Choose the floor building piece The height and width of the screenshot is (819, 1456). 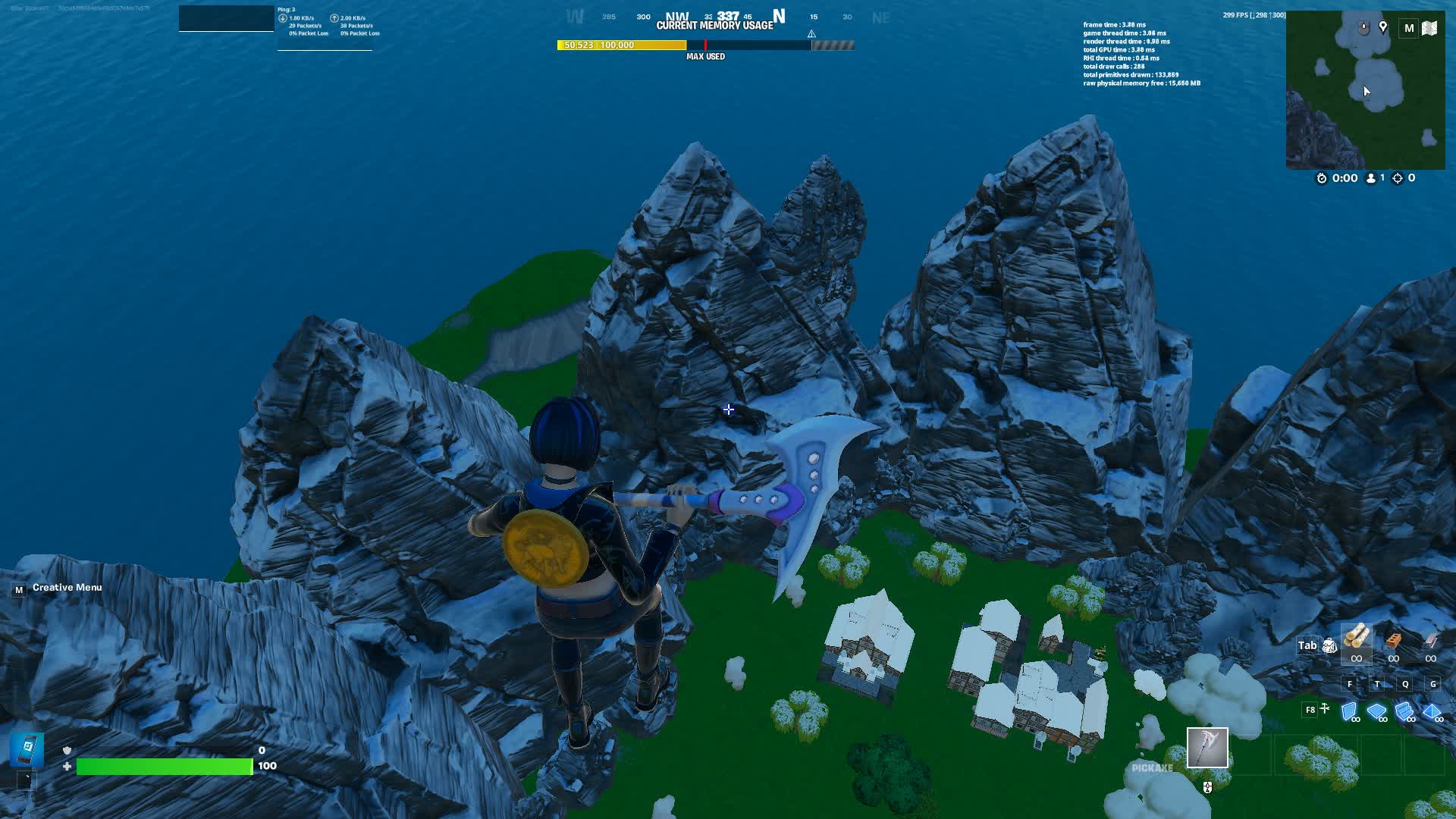click(1376, 711)
